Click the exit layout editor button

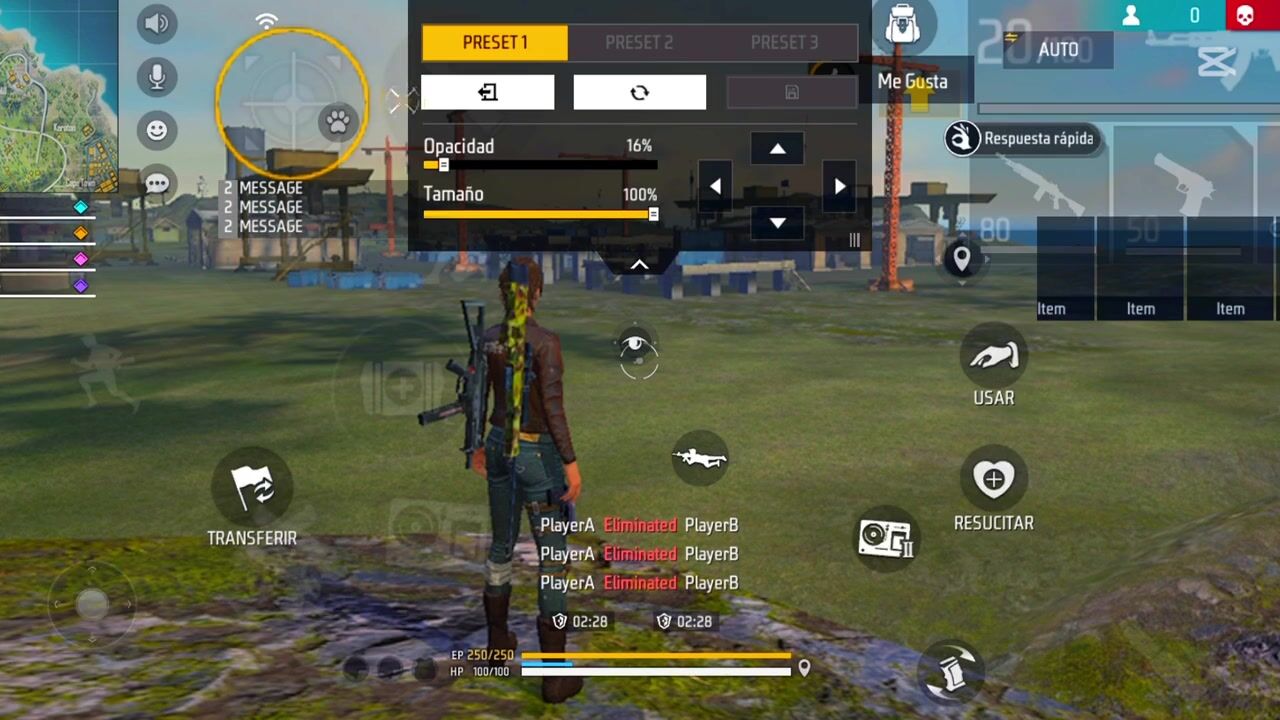click(487, 92)
